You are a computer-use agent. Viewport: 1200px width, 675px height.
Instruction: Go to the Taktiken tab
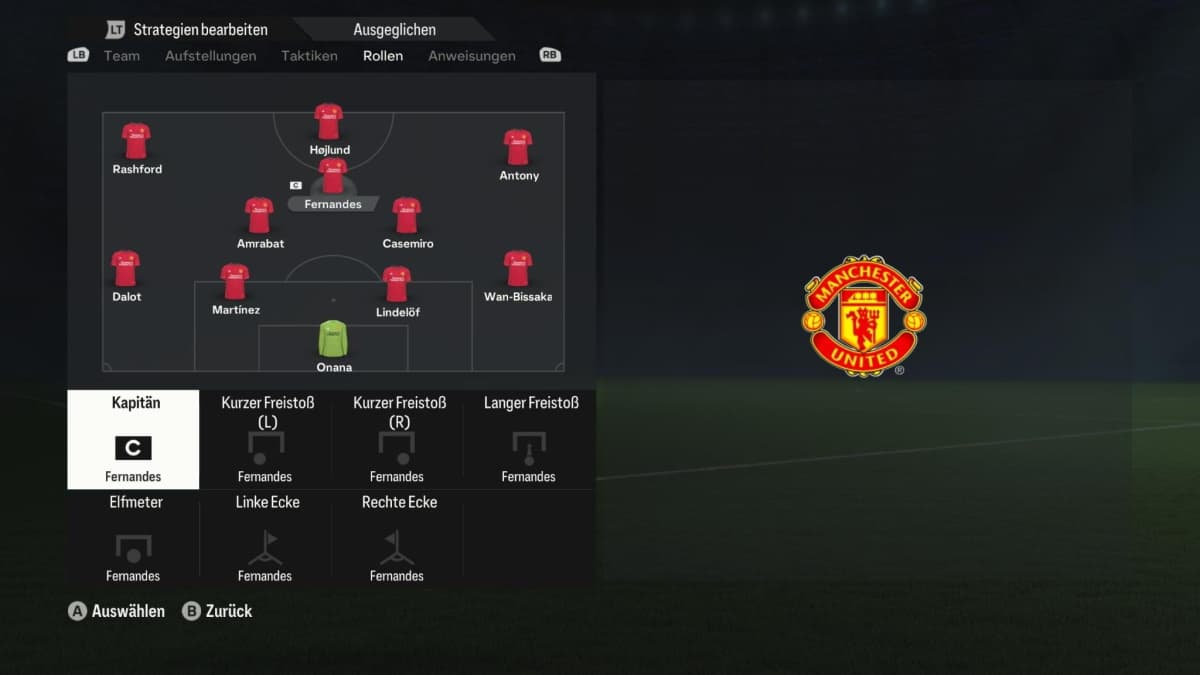[309, 56]
